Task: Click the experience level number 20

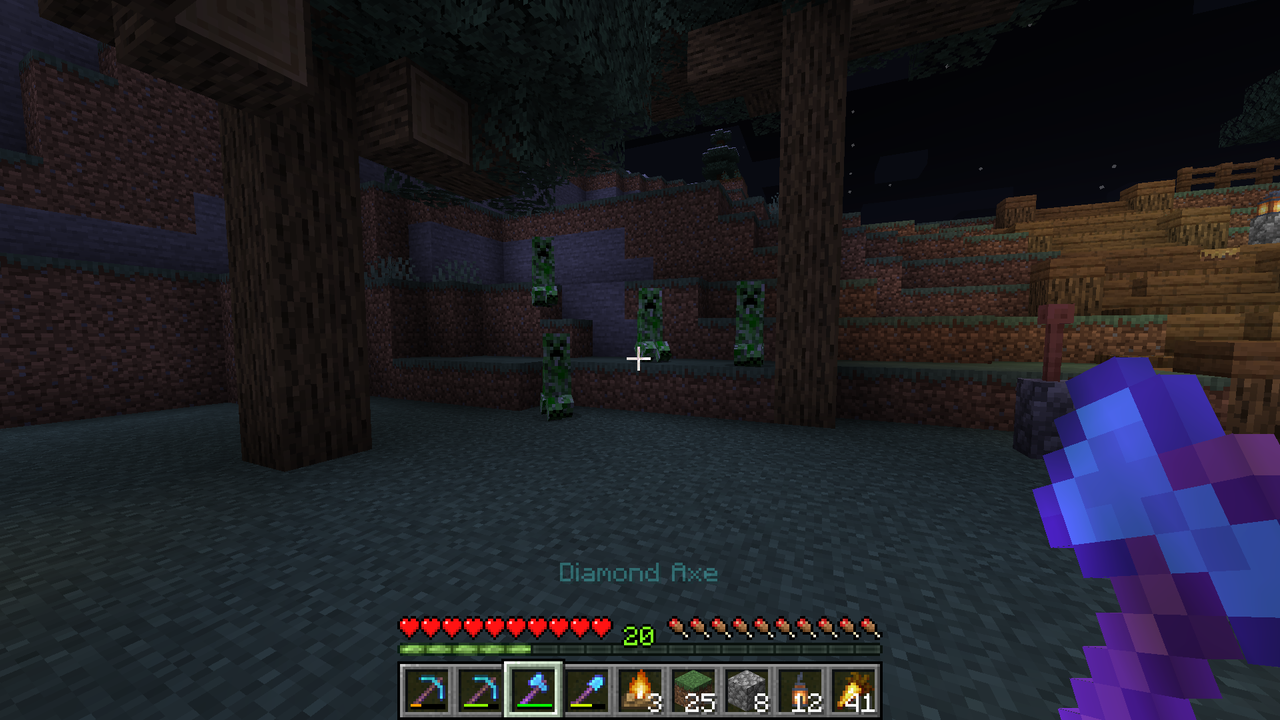Action: click(637, 636)
